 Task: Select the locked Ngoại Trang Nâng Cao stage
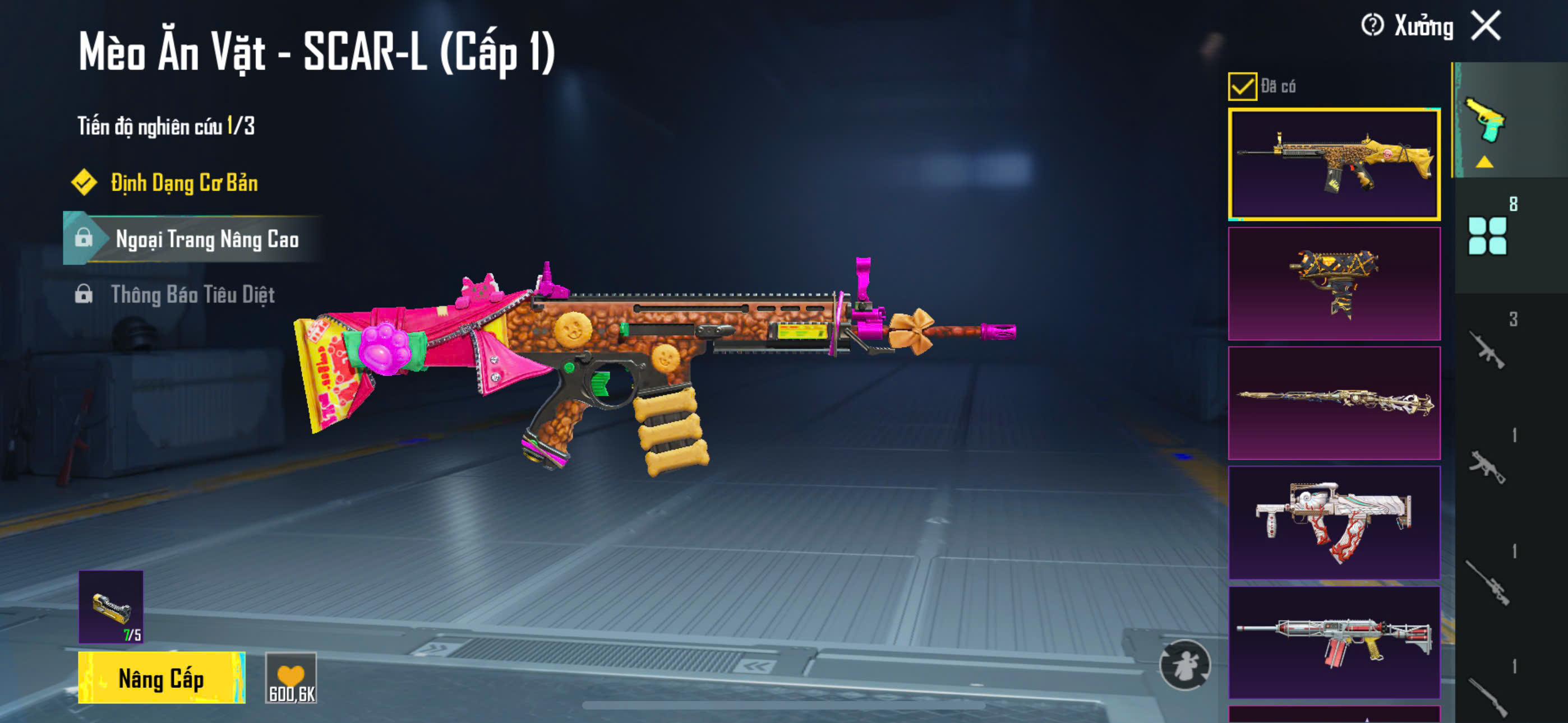(x=206, y=239)
